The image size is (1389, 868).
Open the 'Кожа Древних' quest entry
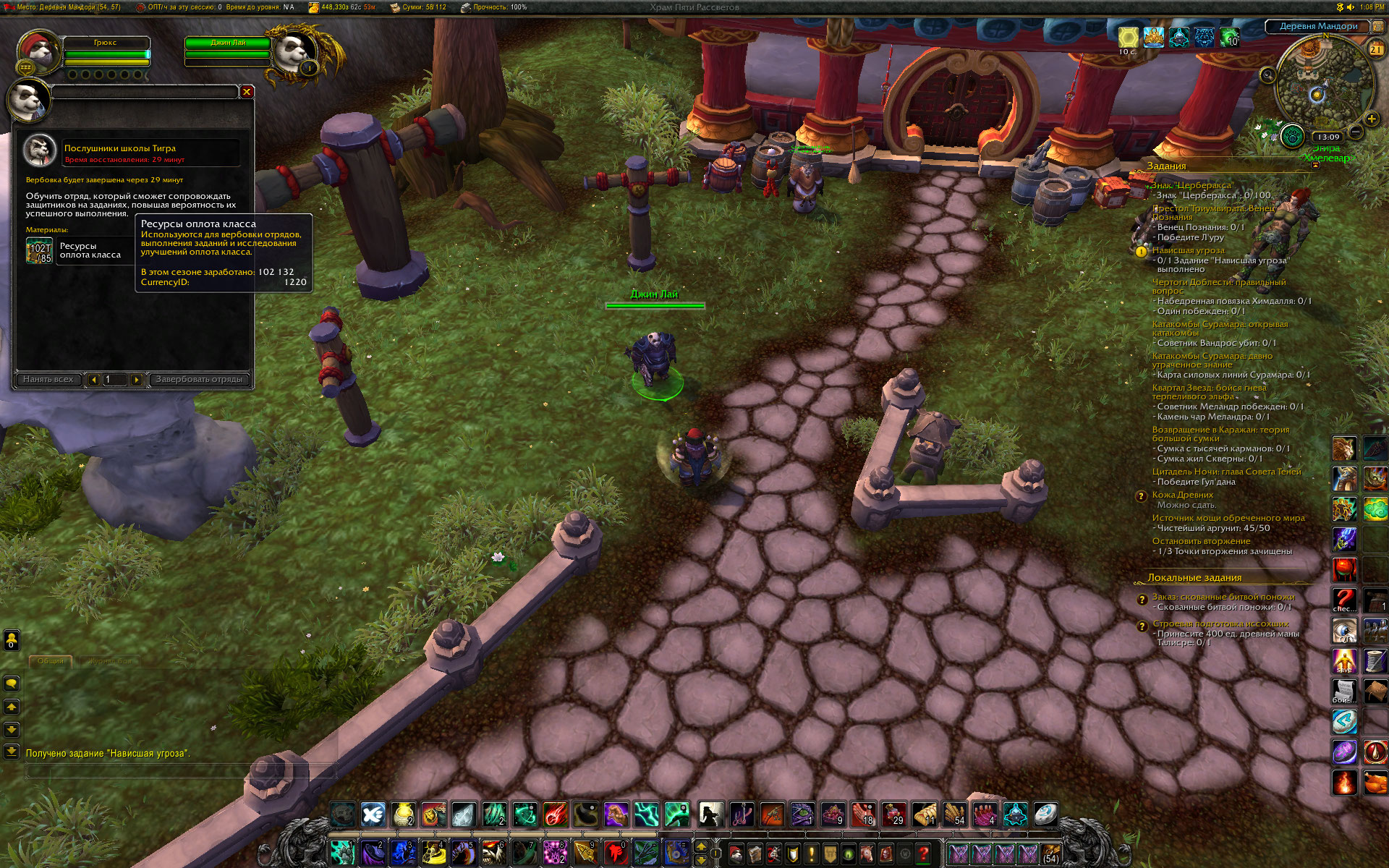click(1182, 495)
